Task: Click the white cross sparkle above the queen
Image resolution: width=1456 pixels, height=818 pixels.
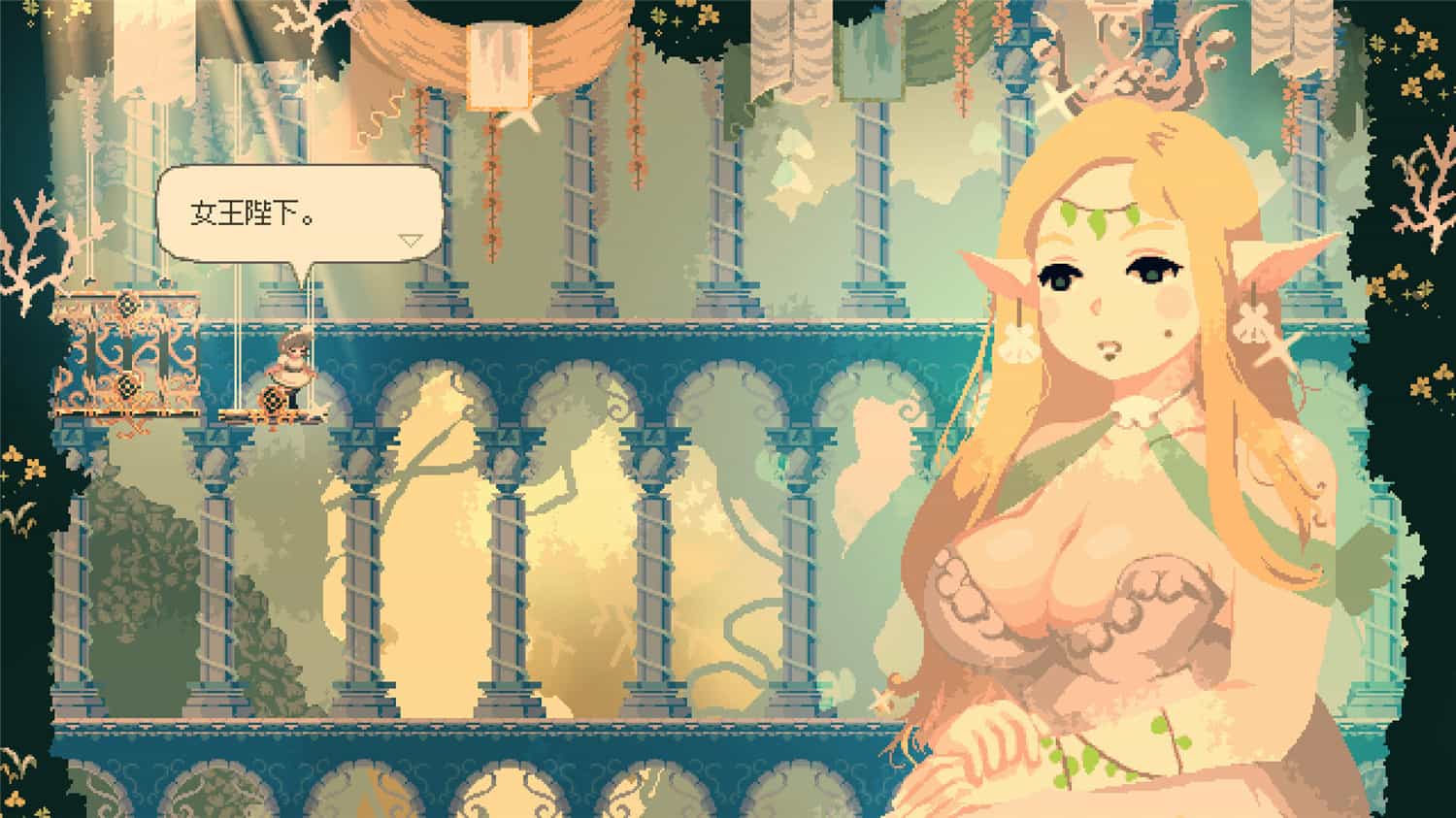Action: point(1058,102)
